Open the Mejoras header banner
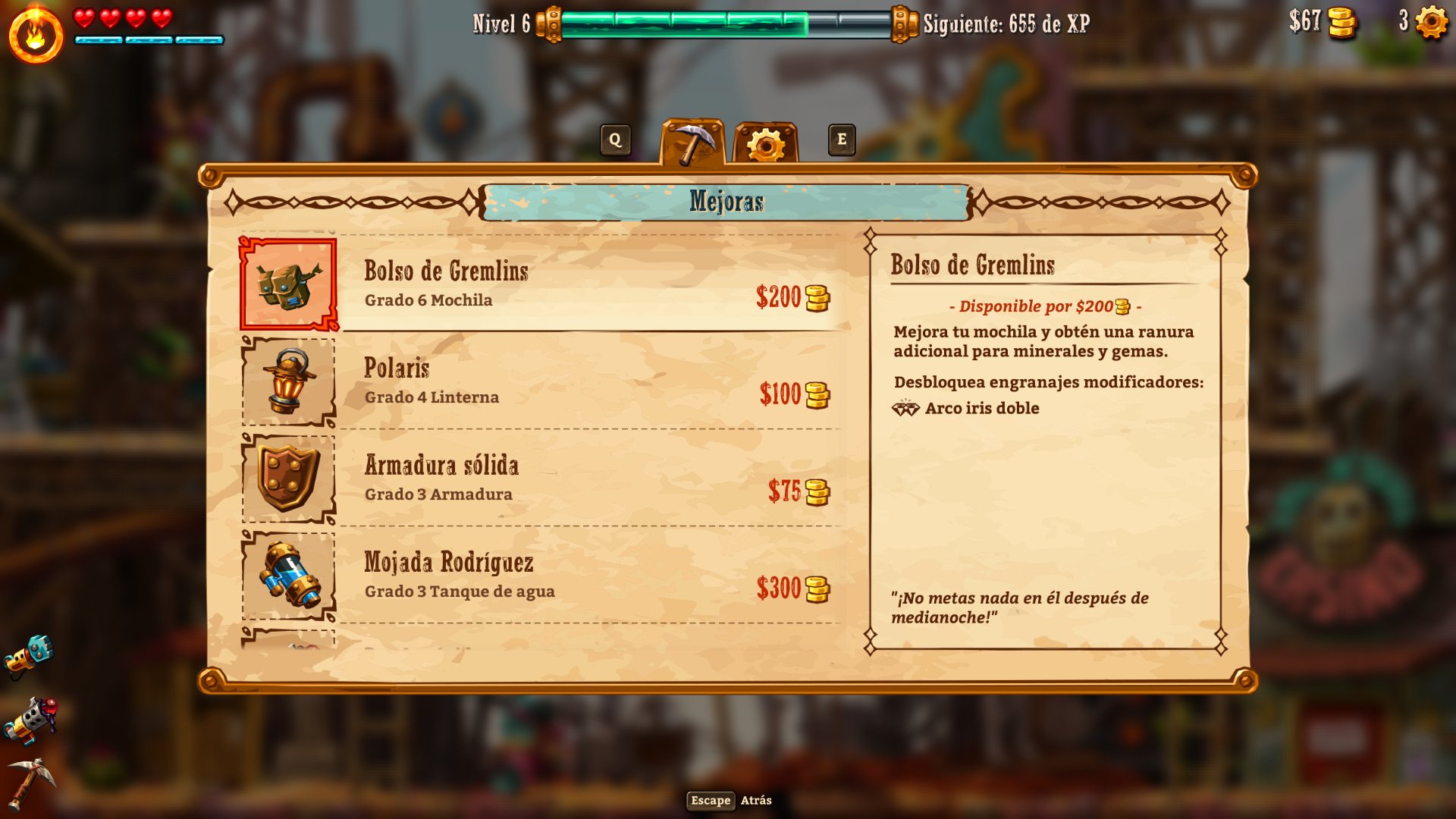 point(726,201)
